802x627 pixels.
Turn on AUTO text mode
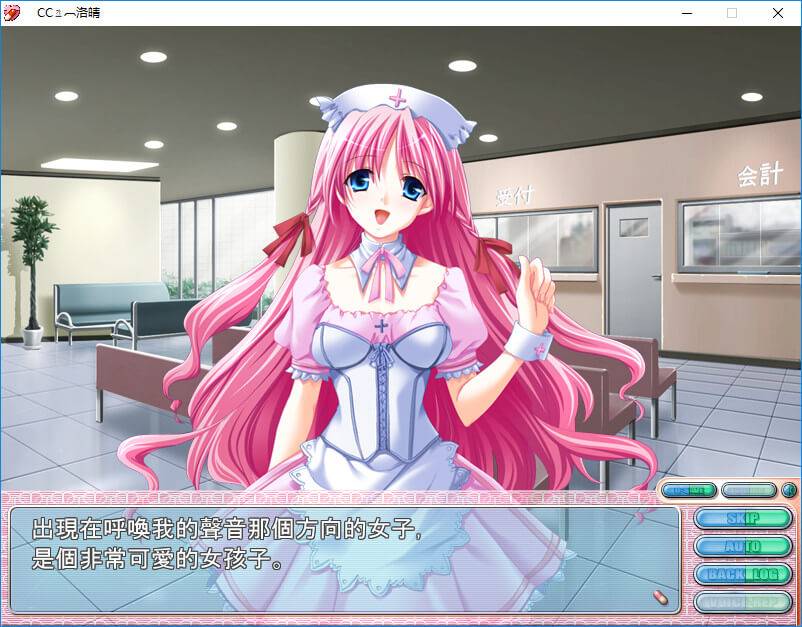tap(743, 546)
